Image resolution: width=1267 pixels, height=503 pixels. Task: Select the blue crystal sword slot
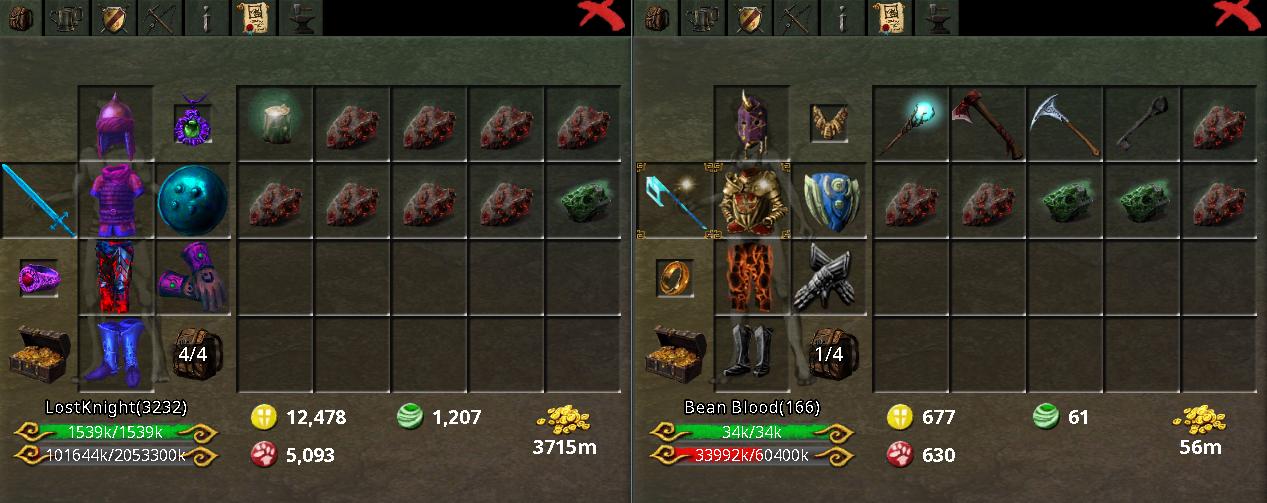(39, 201)
